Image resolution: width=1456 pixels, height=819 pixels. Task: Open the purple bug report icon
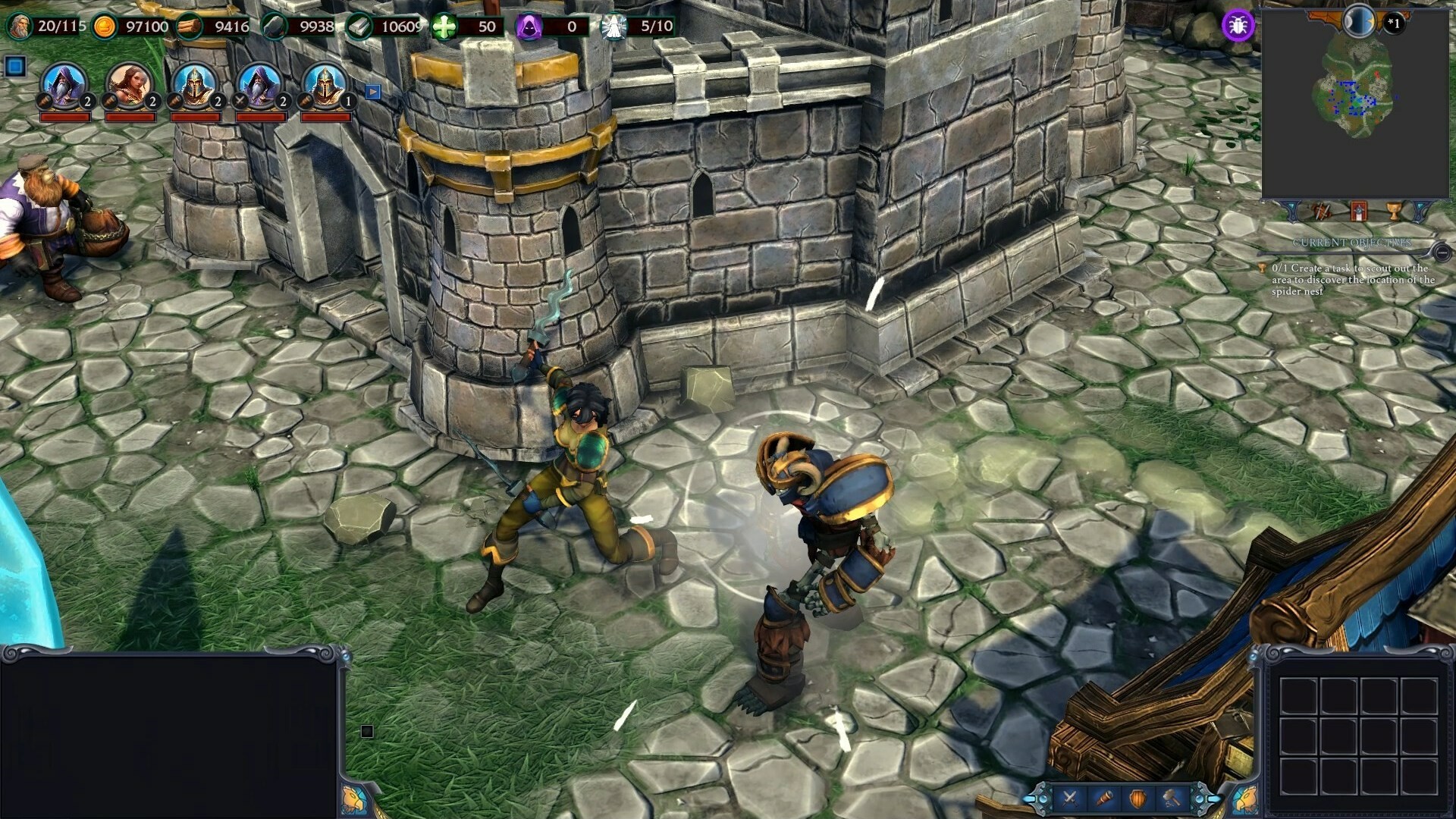(1238, 26)
